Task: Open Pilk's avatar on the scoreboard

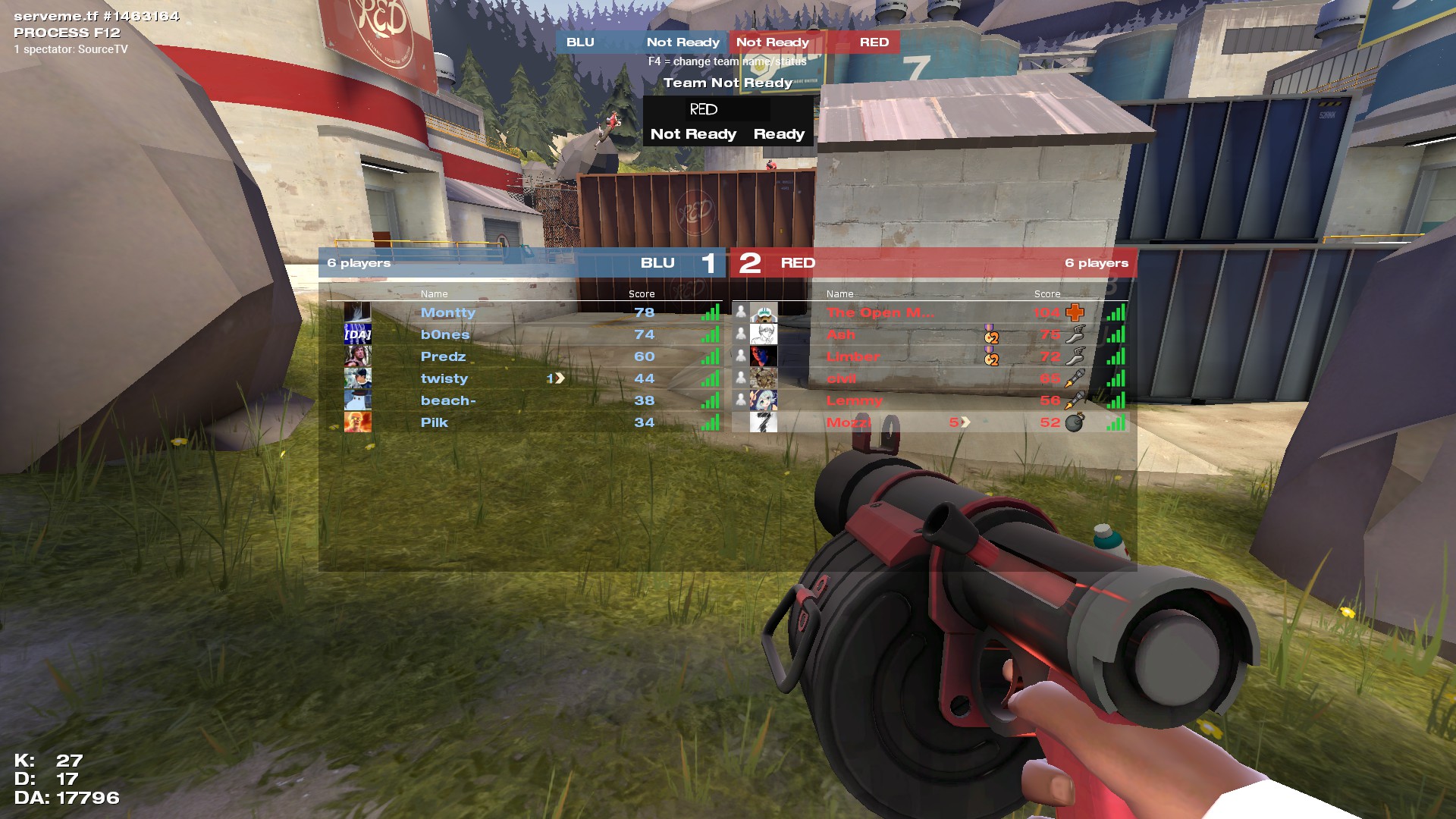Action: [357, 422]
